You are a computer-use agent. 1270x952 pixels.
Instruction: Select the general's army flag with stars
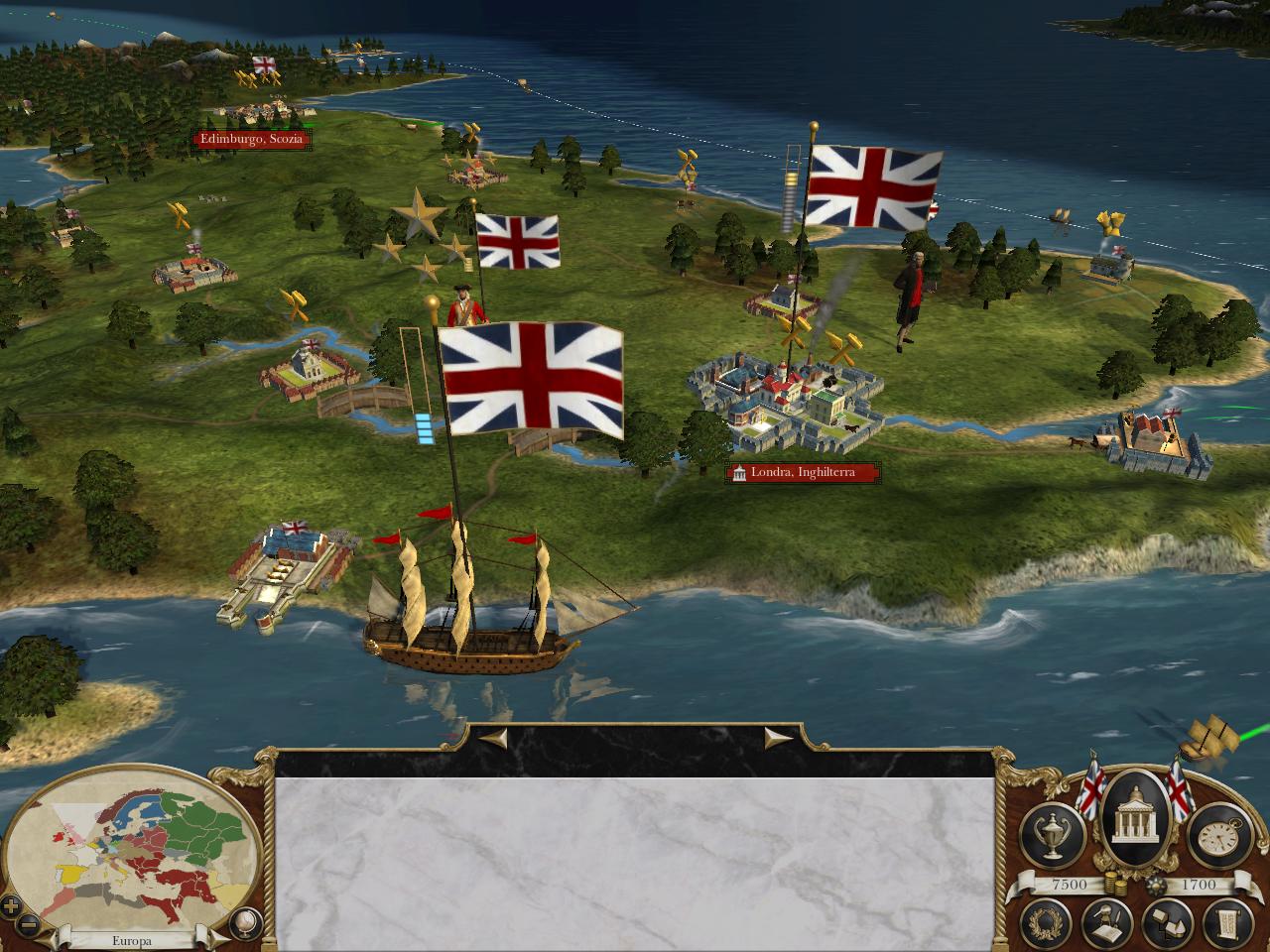[517, 240]
